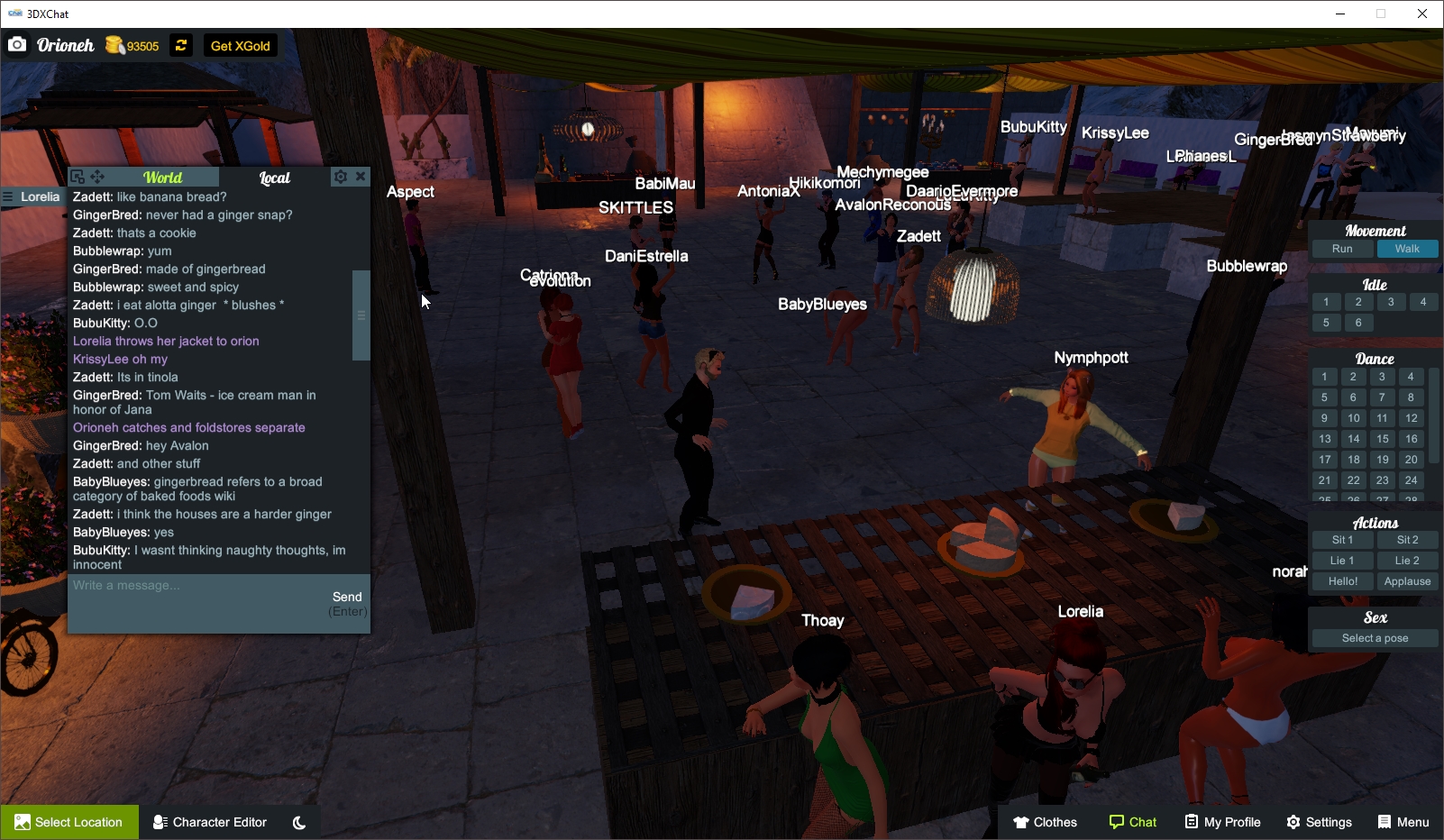Image resolution: width=1444 pixels, height=840 pixels.
Task: Pop out the chat window with the detach icon
Action: (x=77, y=177)
